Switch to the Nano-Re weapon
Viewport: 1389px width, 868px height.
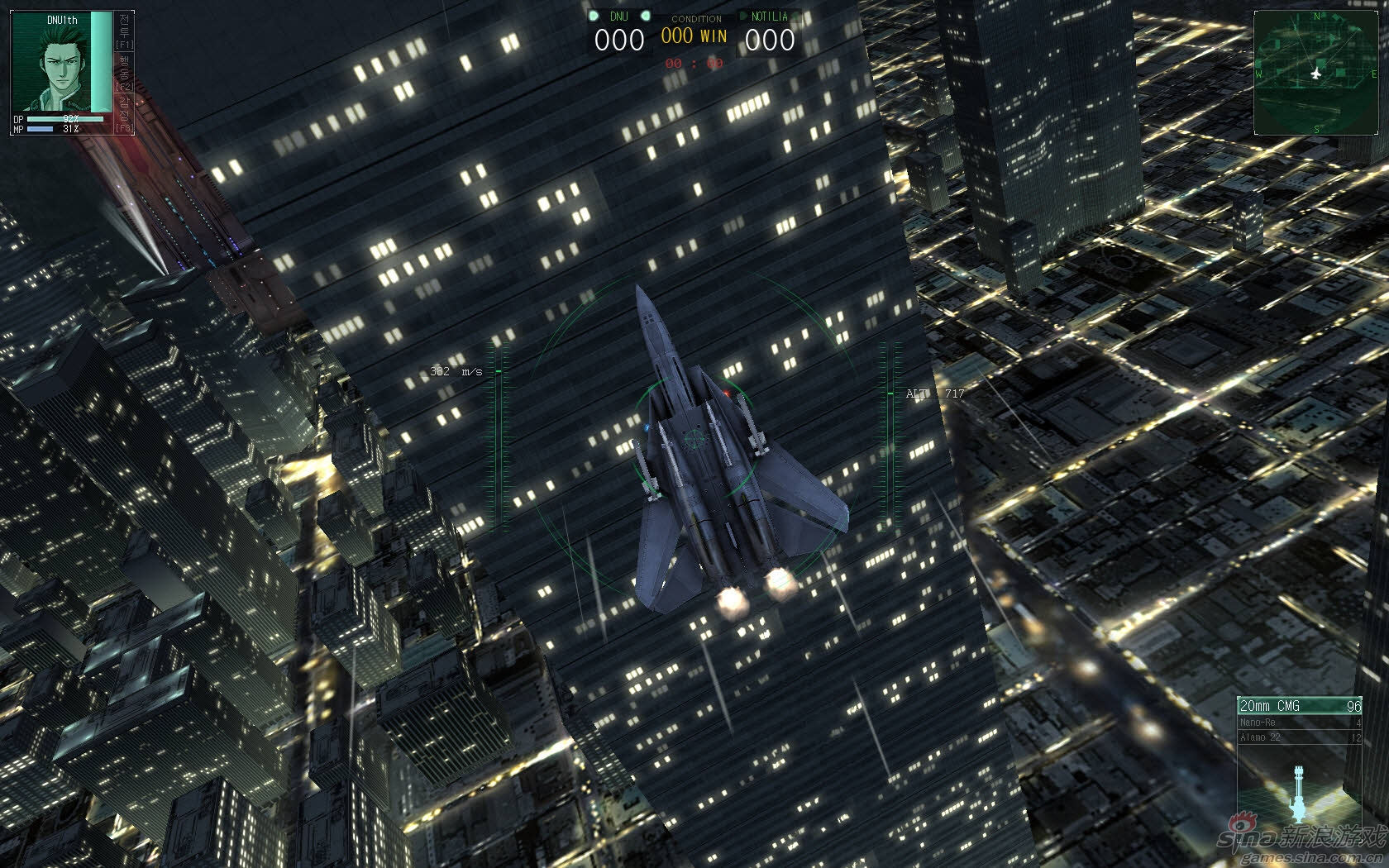[1299, 722]
